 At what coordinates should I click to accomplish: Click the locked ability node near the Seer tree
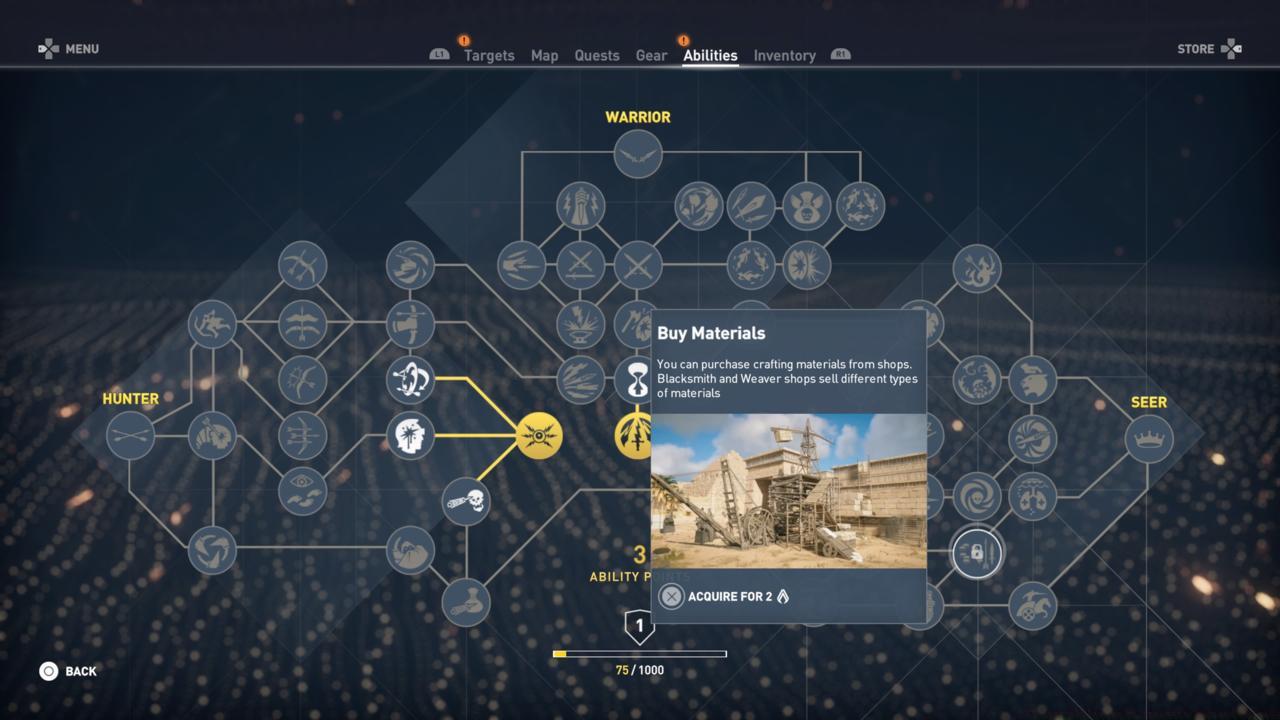click(x=975, y=552)
